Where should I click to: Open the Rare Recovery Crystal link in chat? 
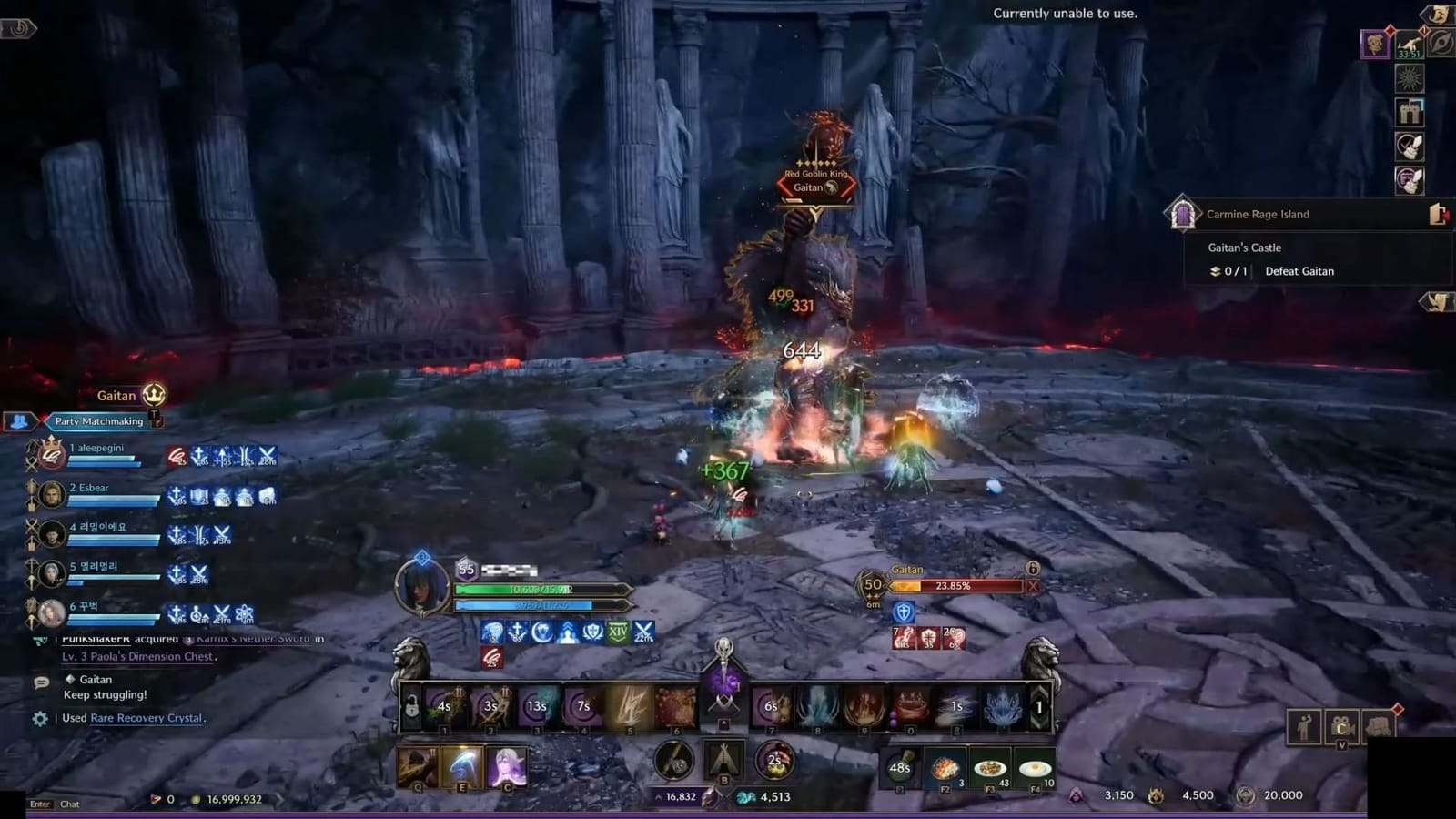click(146, 718)
